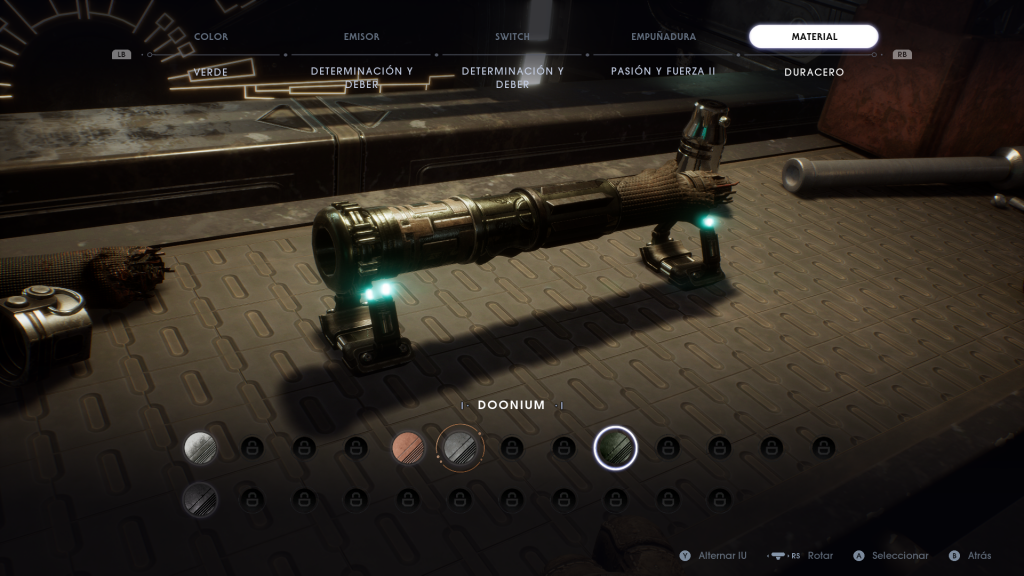The image size is (1024, 576).
Task: Select the copper-colored material swatch
Action: pos(408,447)
